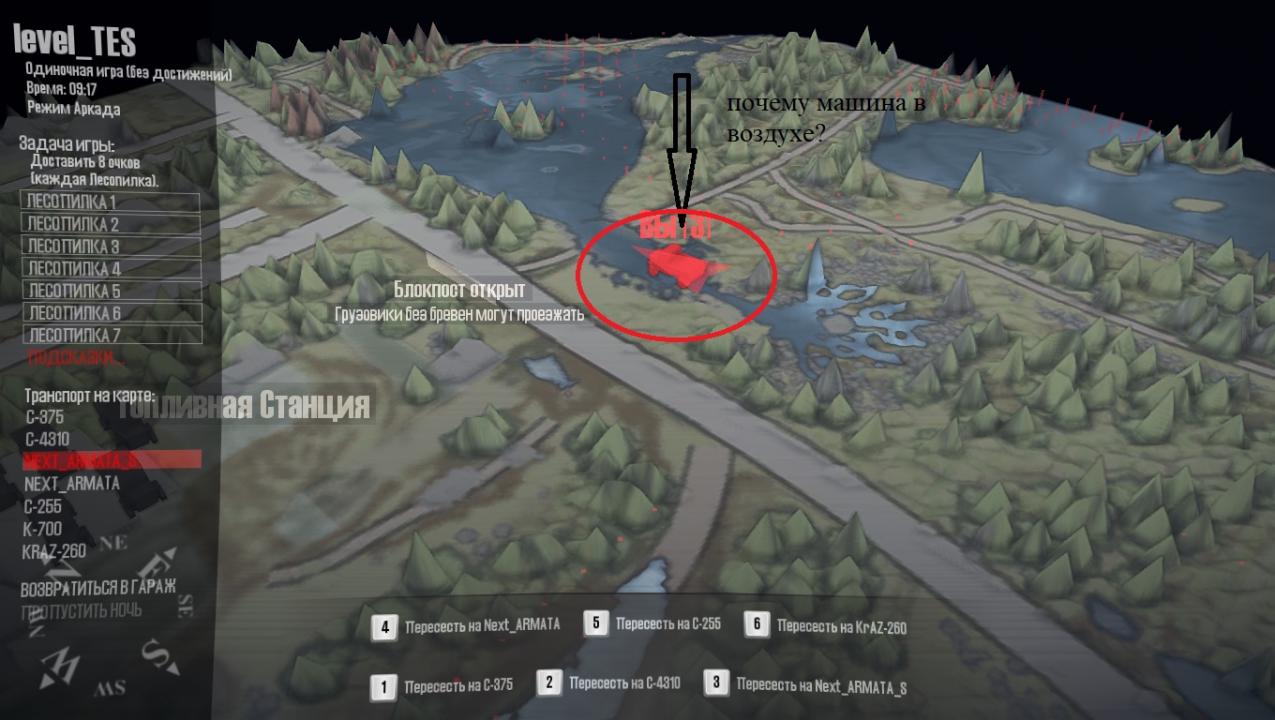Select Лесопилка 1 objective entry

(x=110, y=202)
